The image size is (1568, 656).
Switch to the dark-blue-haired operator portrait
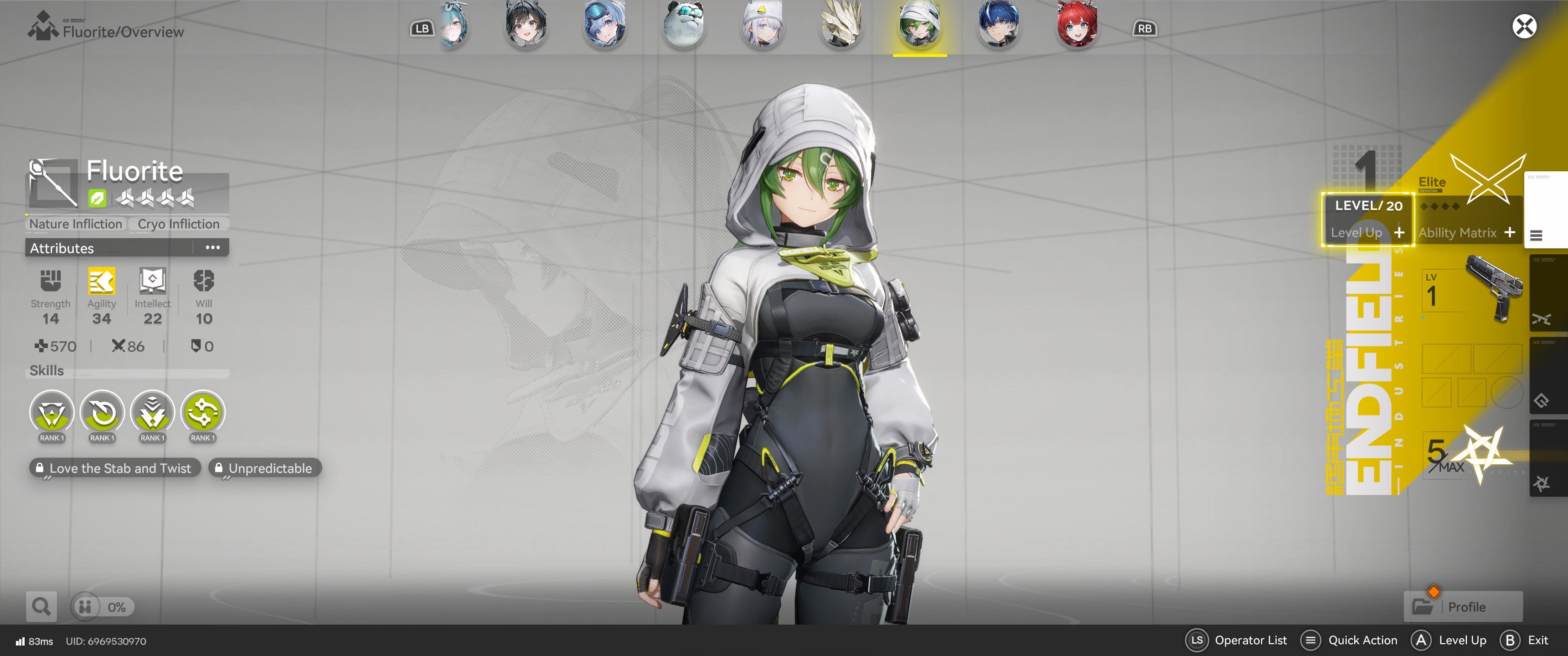point(998,26)
